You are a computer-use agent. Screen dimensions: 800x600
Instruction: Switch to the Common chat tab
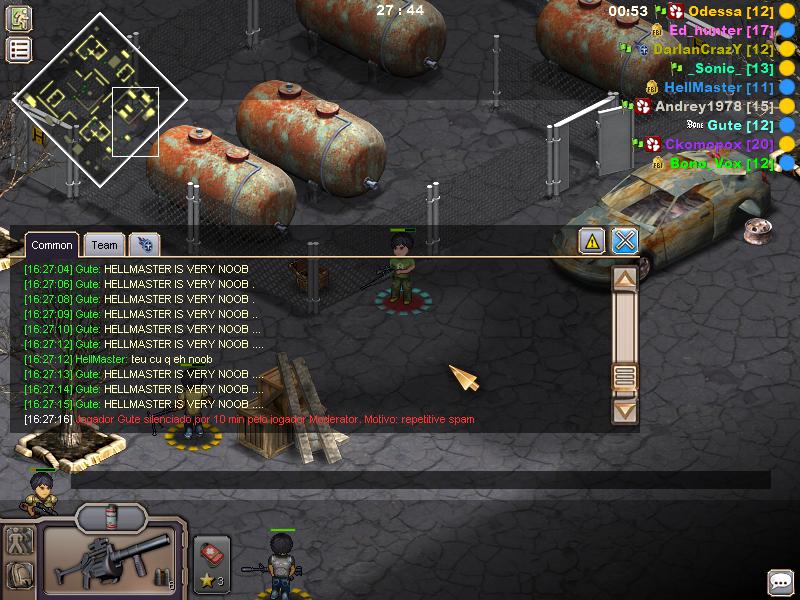point(51,245)
